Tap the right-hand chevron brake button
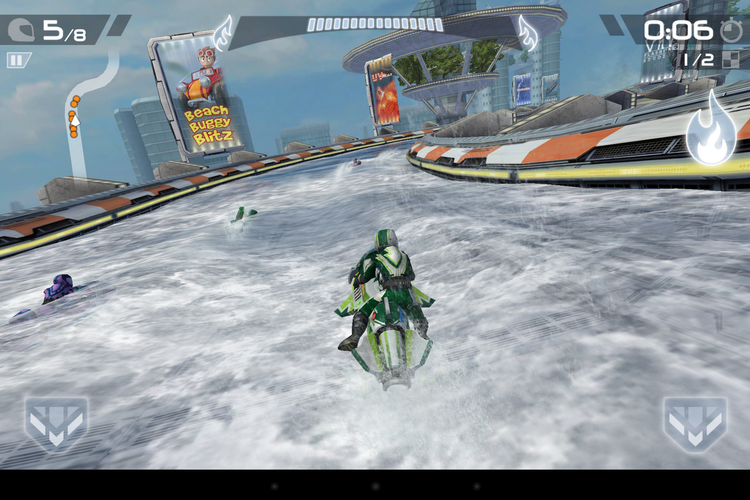 (x=694, y=423)
